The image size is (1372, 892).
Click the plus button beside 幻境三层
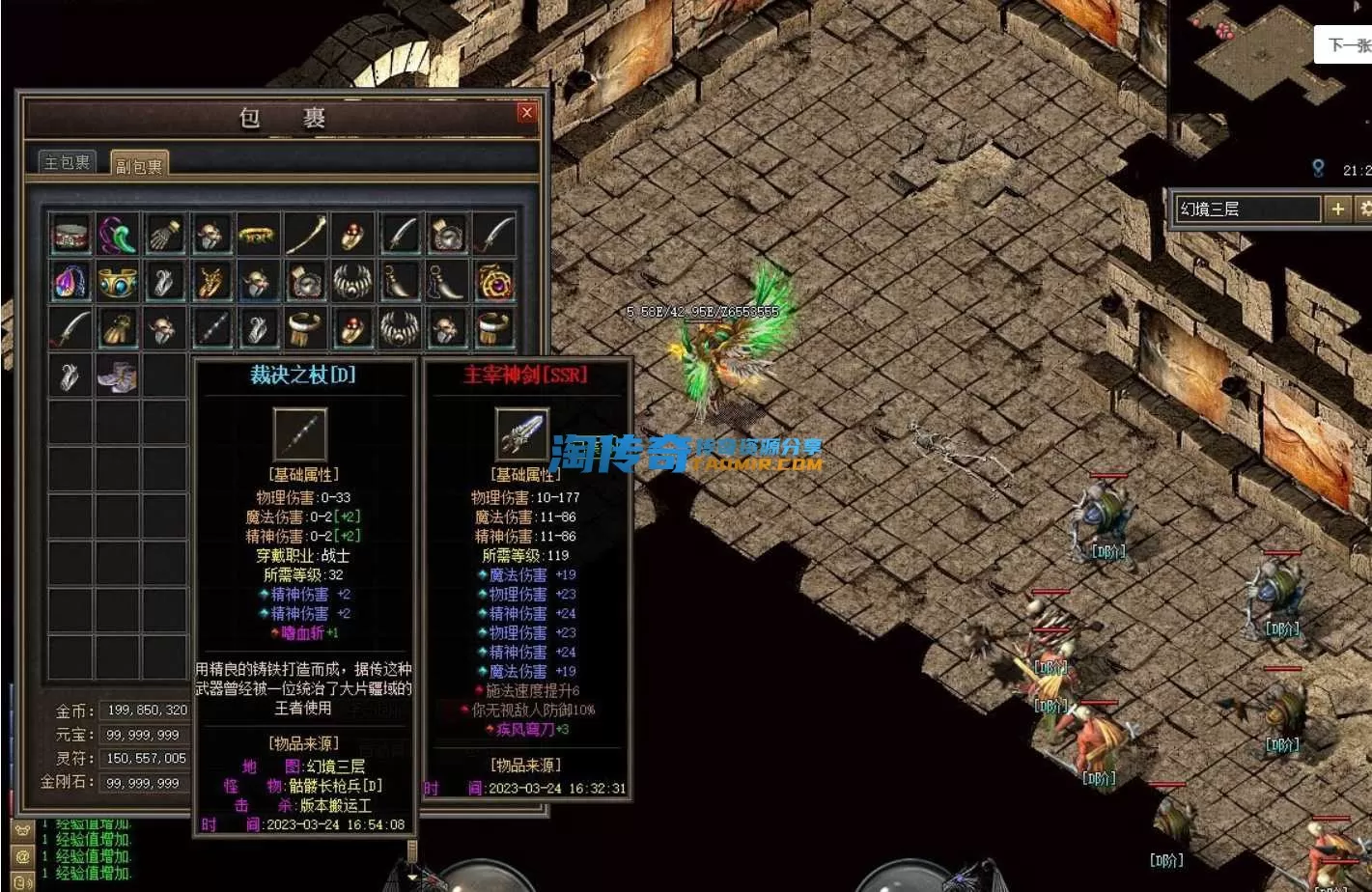point(1338,209)
